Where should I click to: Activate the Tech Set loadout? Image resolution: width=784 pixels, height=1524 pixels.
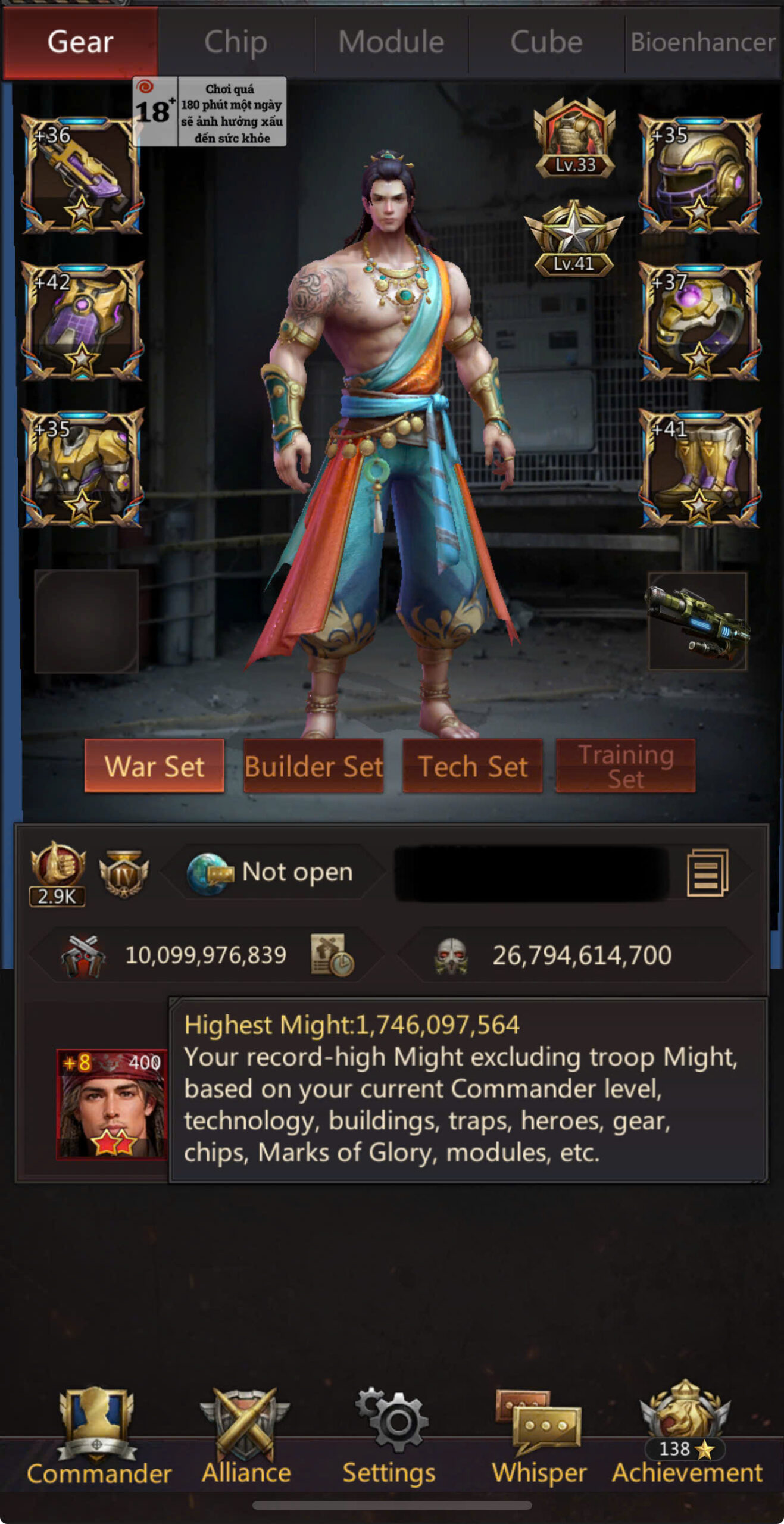[x=473, y=766]
